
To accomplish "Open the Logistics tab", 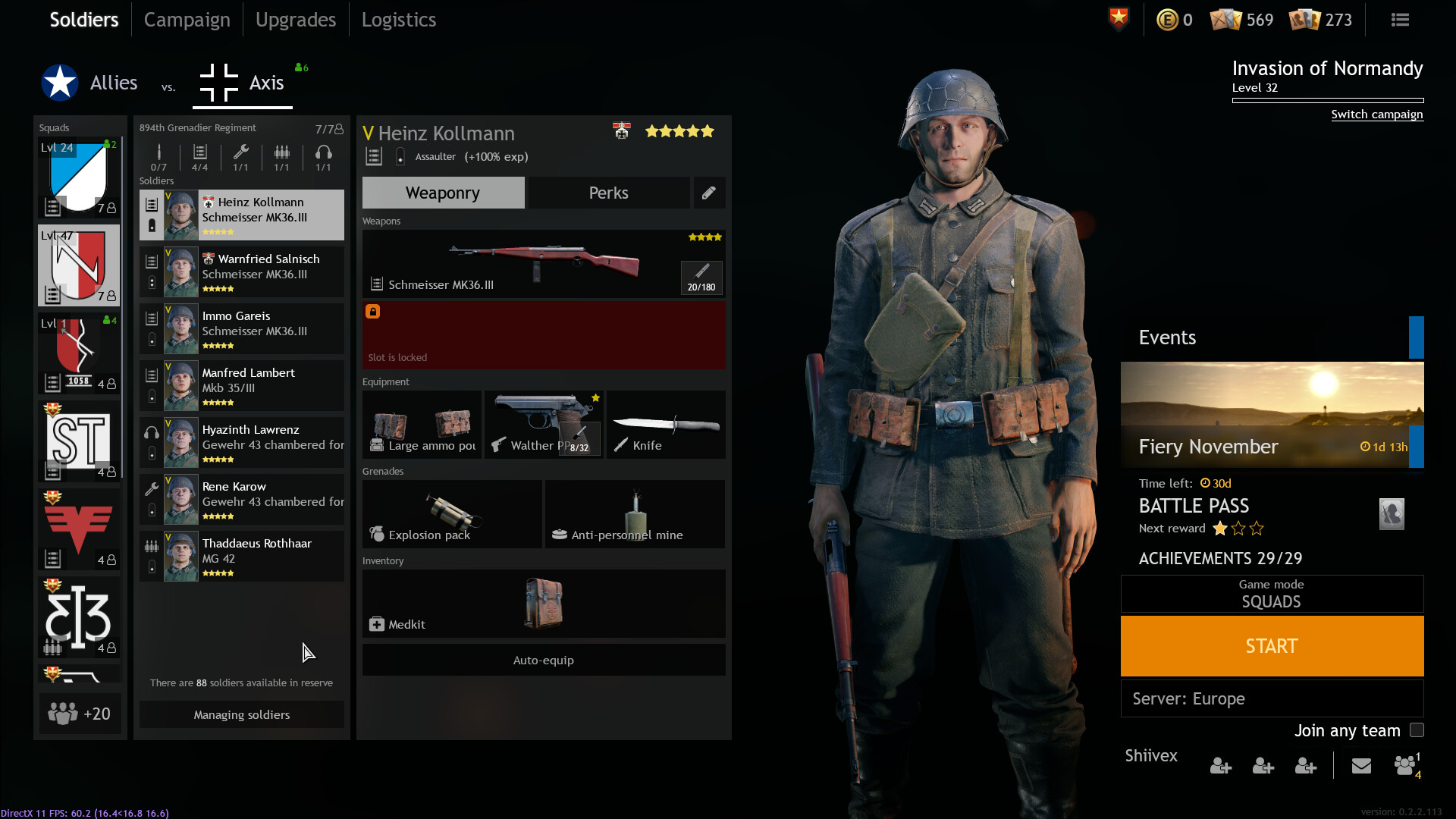I will pos(398,20).
